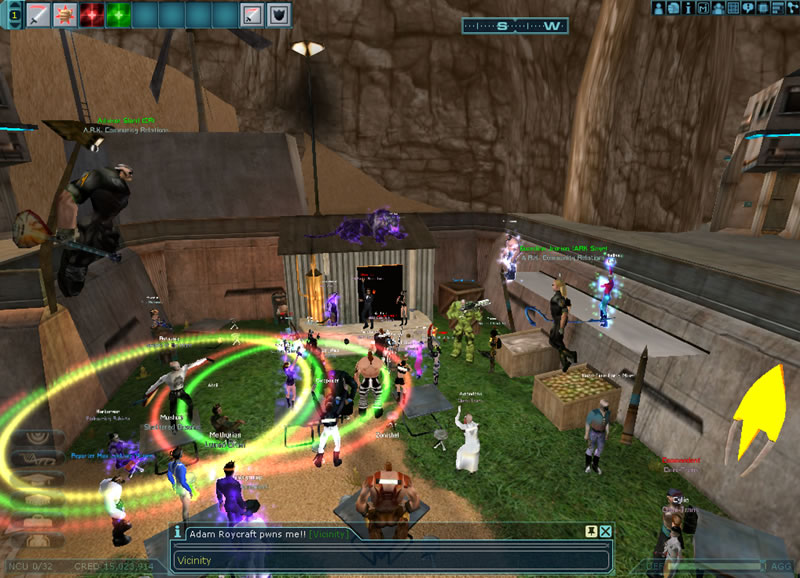This screenshot has height=578, width=800.
Task: Click the chat window info icon
Action: pyautogui.click(x=178, y=533)
